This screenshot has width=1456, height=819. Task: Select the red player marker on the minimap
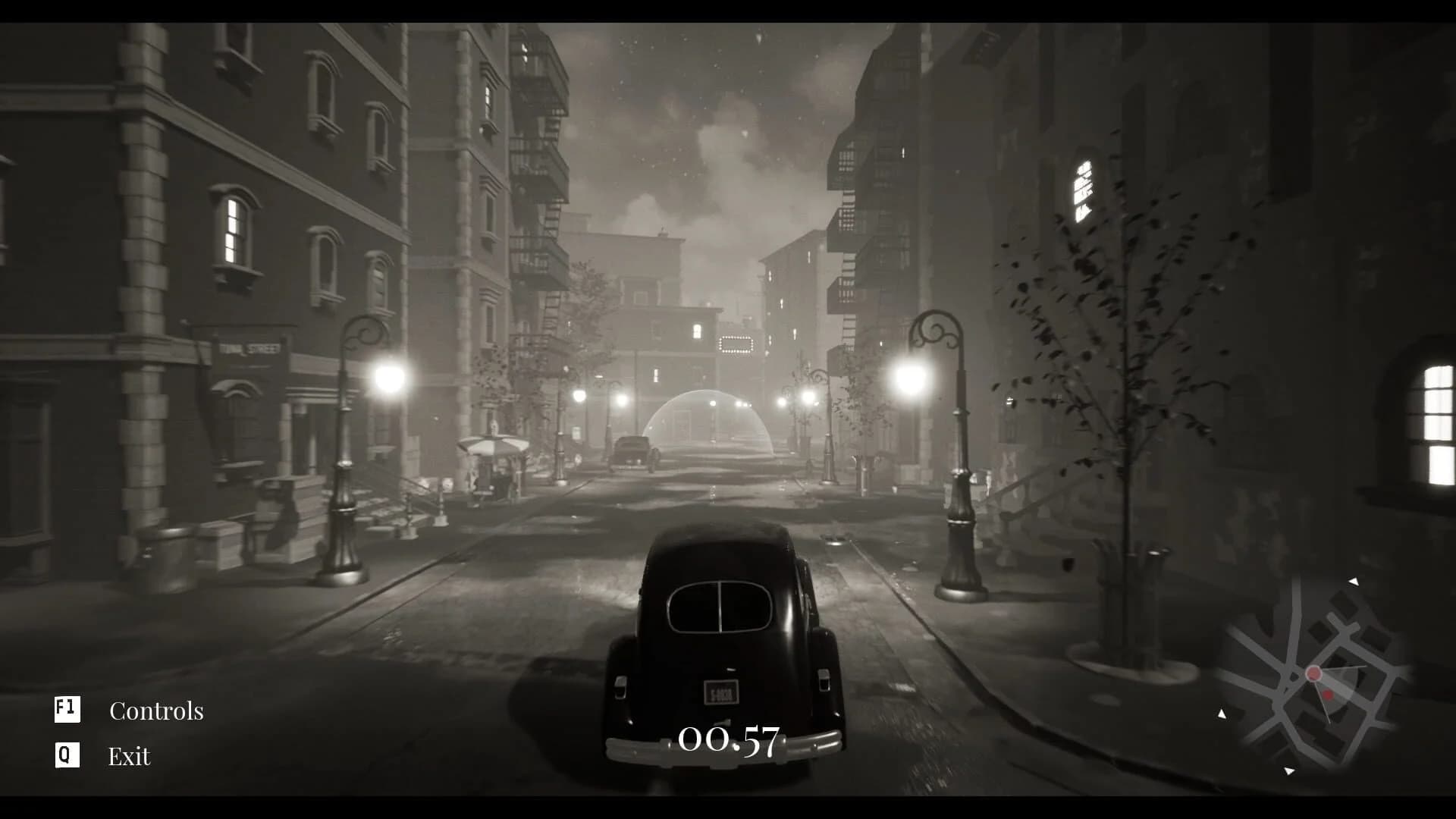point(1314,674)
